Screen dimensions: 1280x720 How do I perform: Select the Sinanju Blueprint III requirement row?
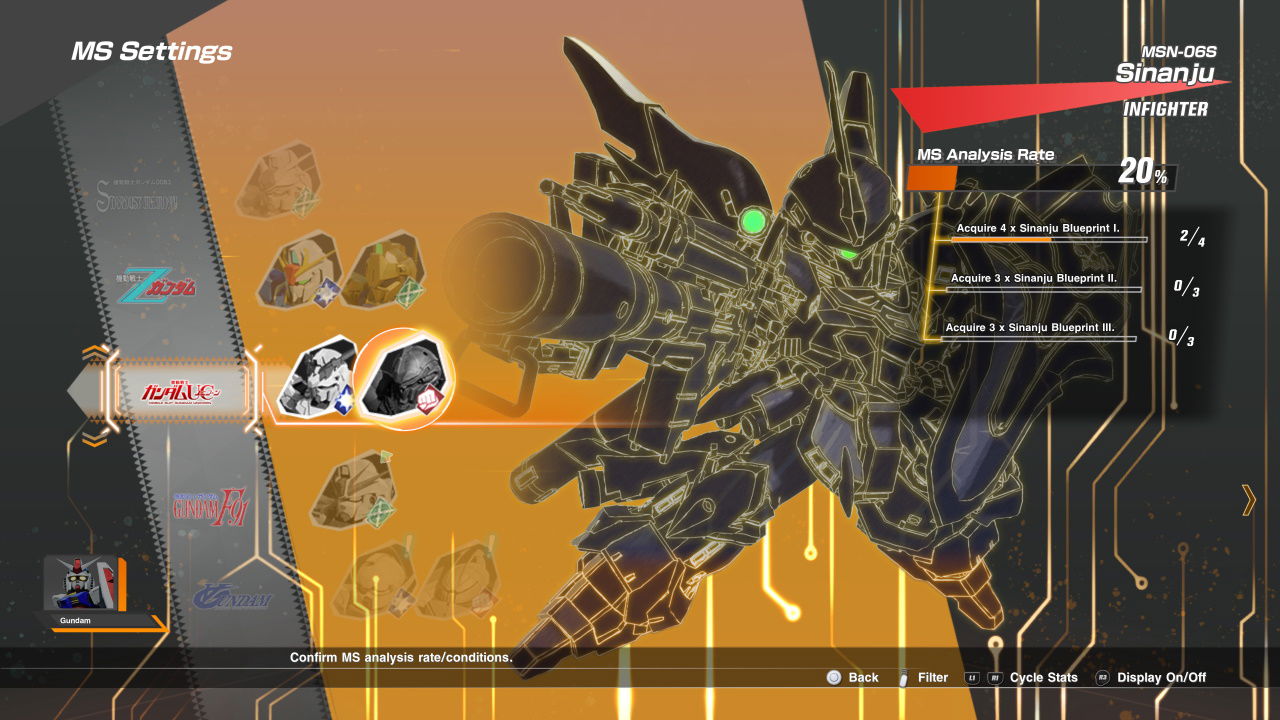point(1040,333)
